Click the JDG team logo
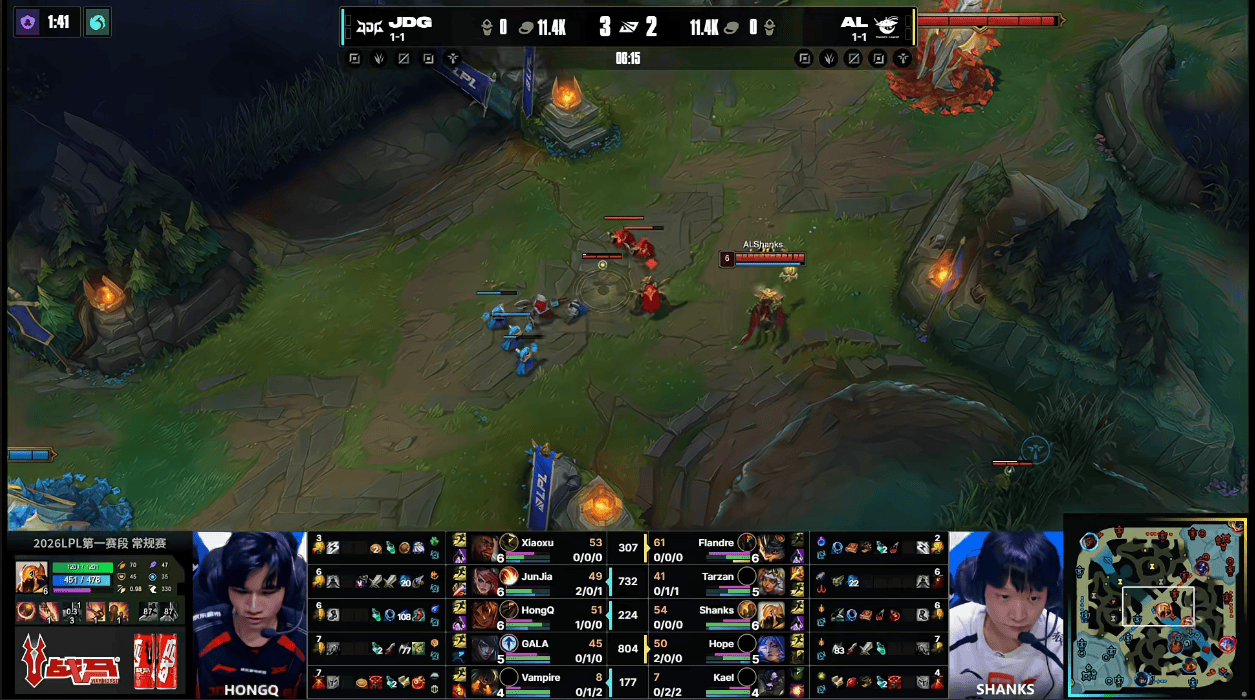1255x700 pixels. (372, 24)
